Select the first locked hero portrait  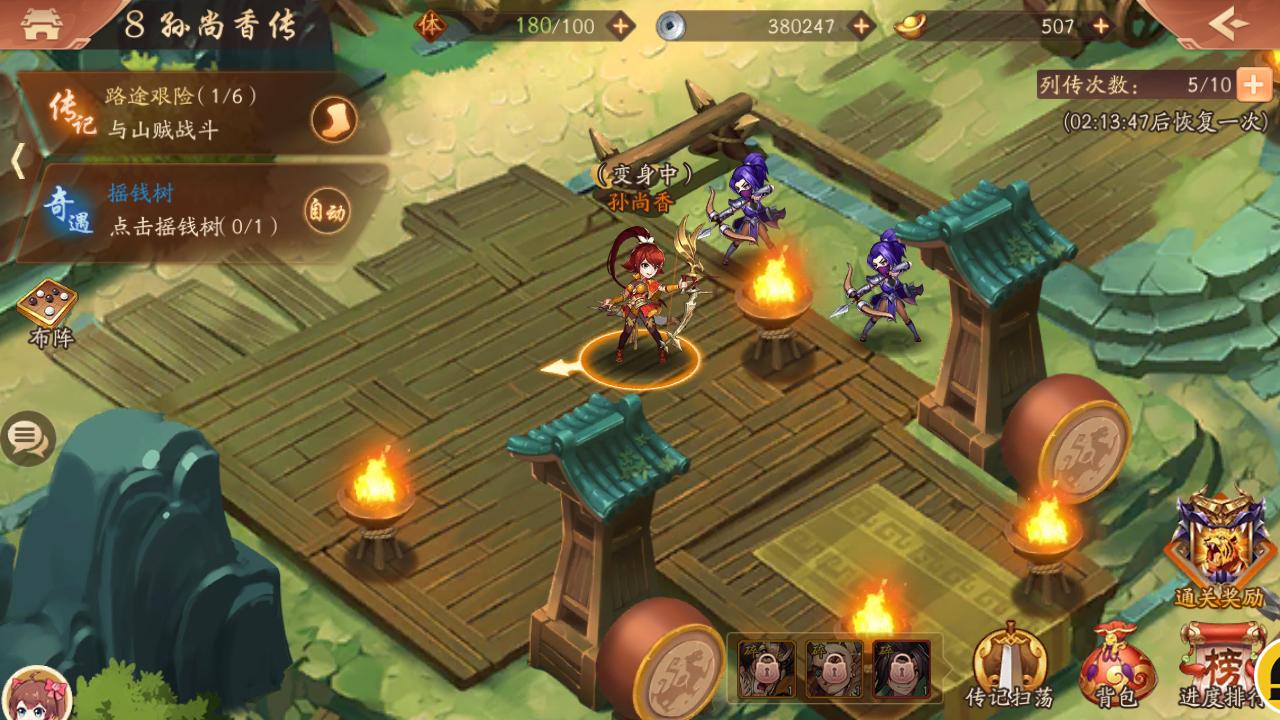[x=767, y=668]
